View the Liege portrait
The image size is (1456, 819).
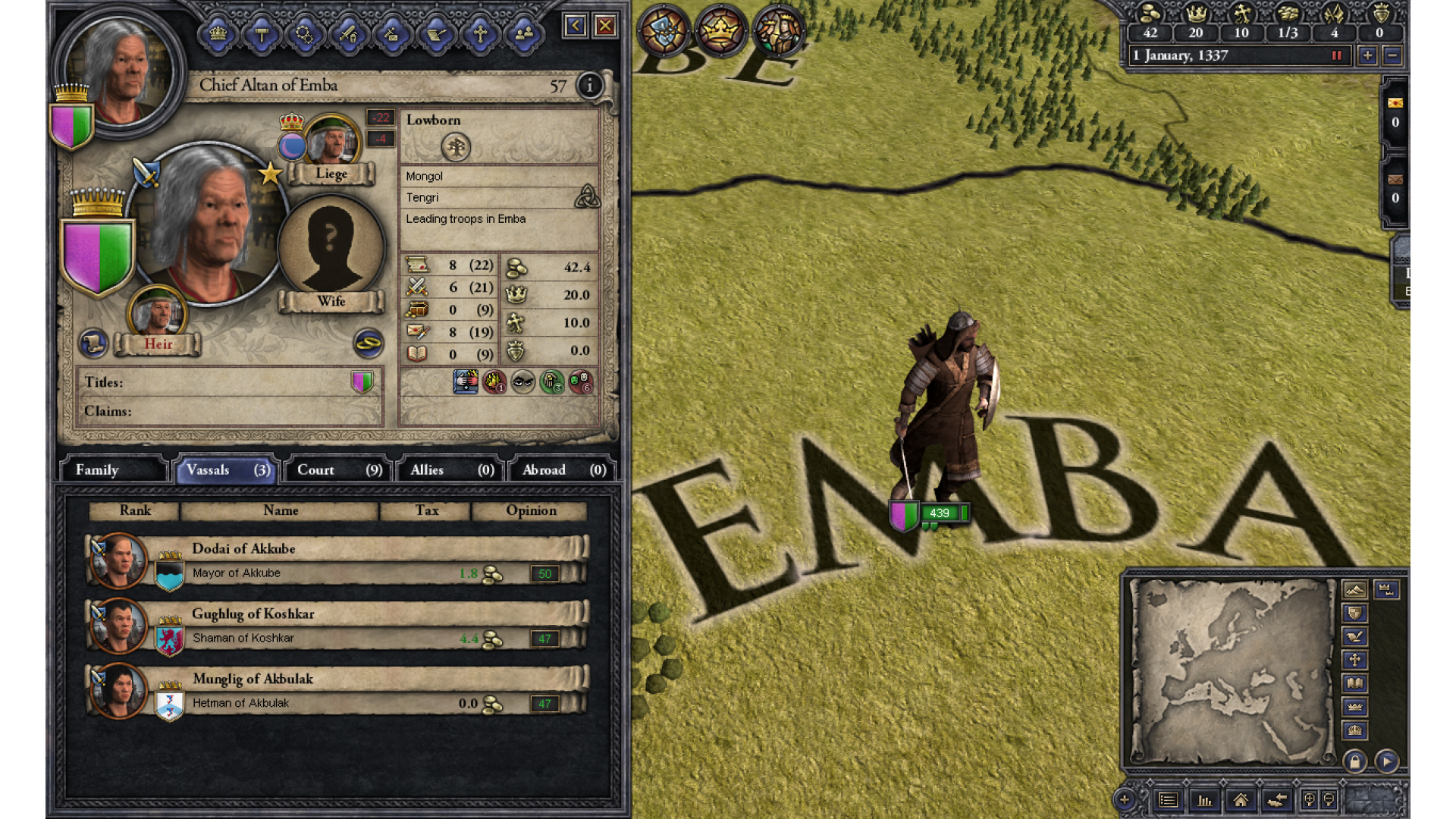click(331, 142)
